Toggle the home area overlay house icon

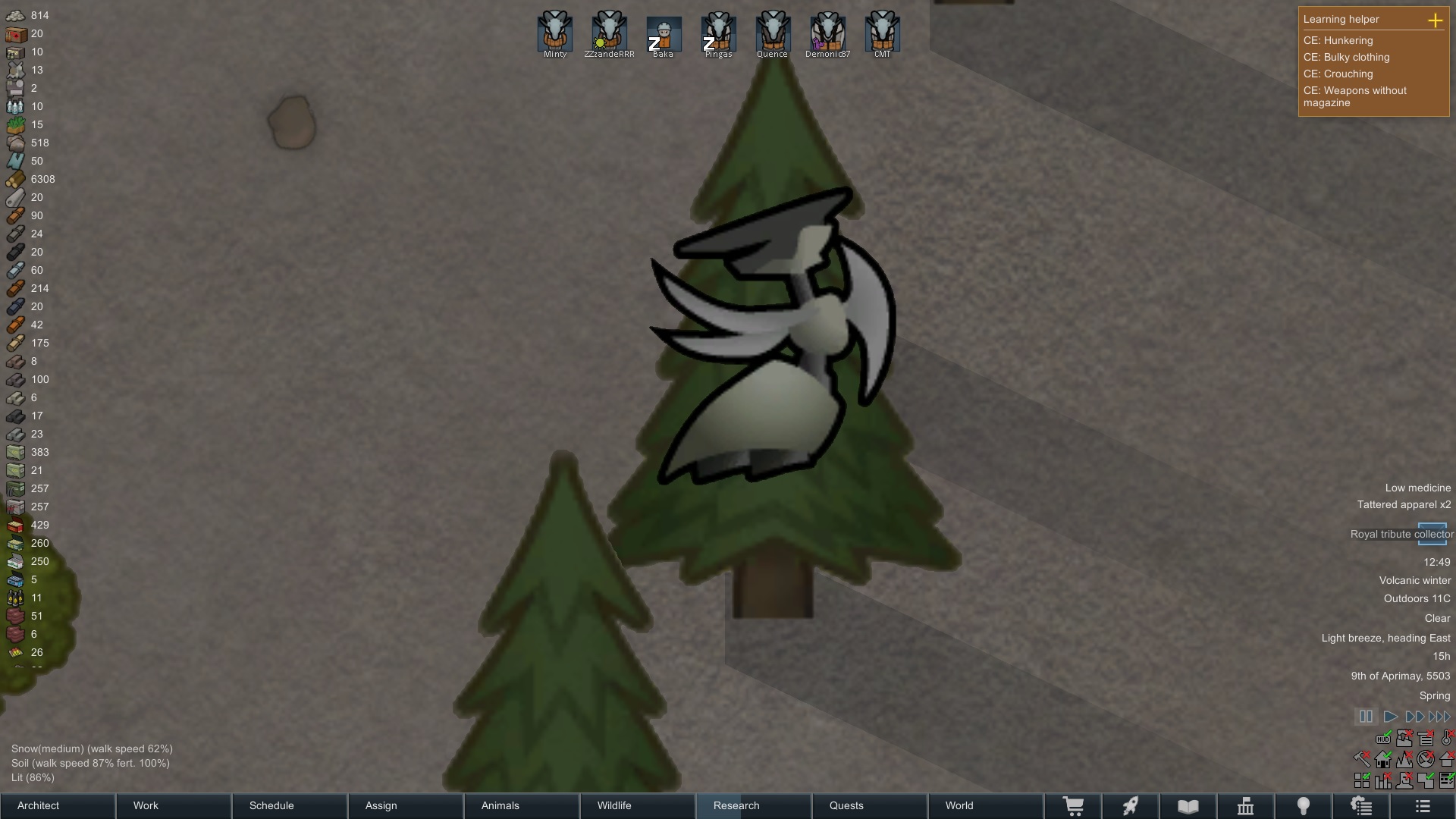(x=1382, y=761)
